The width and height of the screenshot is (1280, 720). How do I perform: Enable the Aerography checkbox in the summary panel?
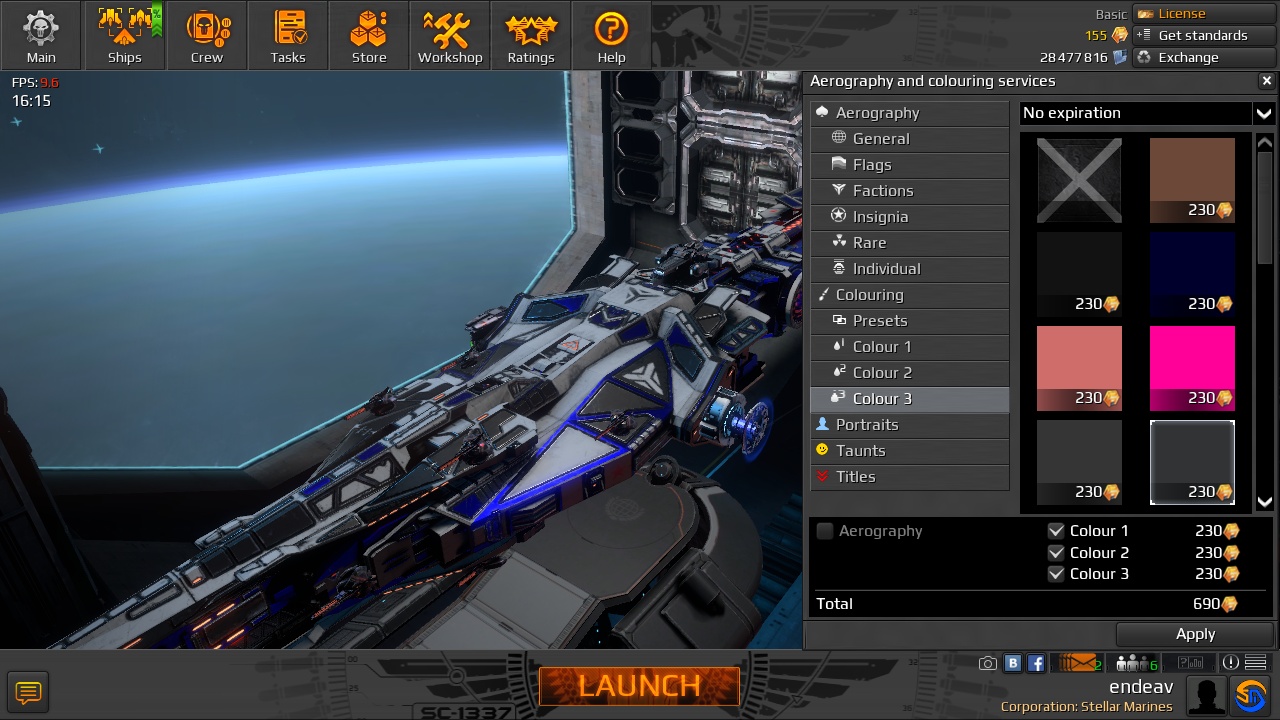pos(825,531)
